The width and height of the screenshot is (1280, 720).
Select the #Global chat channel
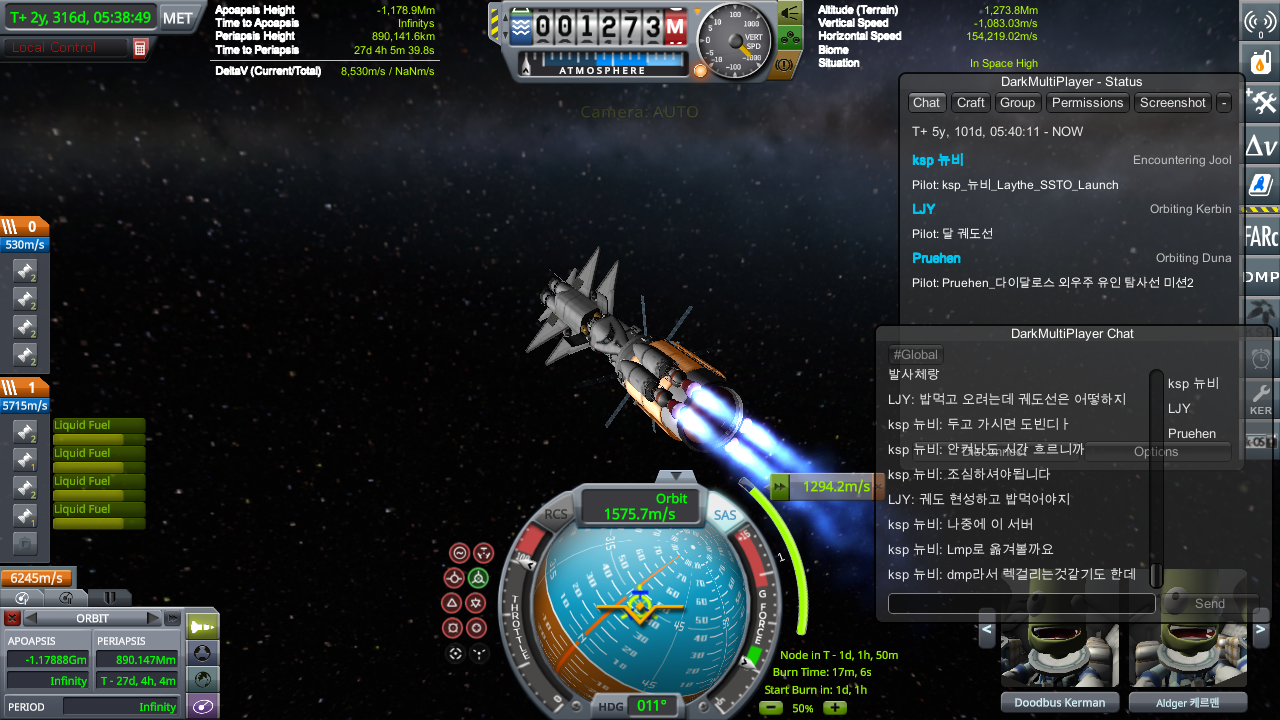point(915,355)
